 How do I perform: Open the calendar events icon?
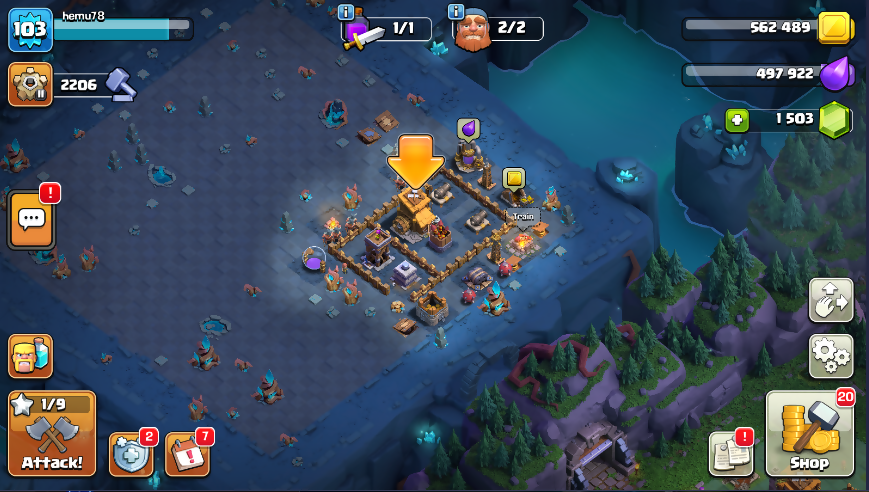click(x=187, y=454)
